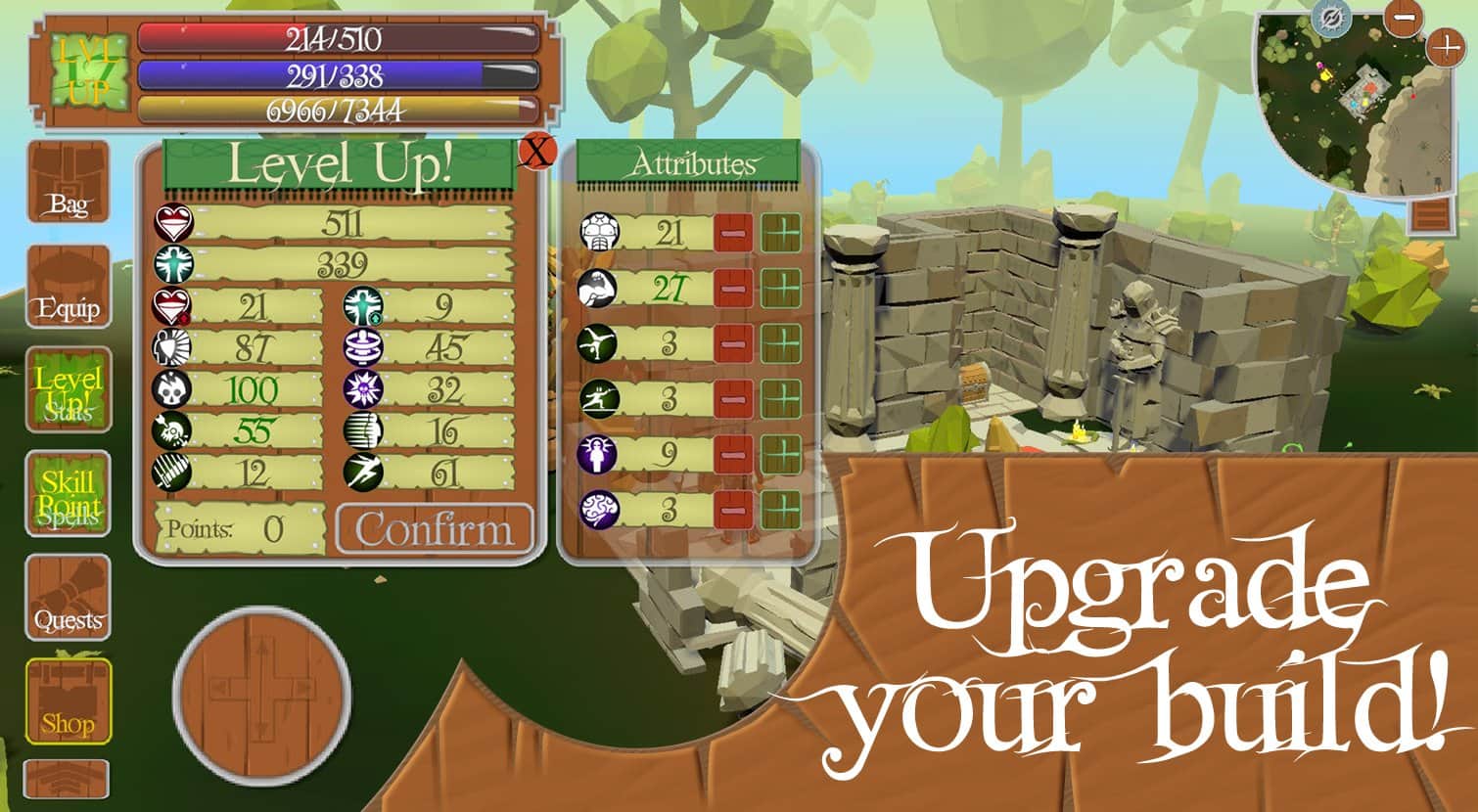This screenshot has height=812, width=1478.
Task: Open the Skill Point Spells menu
Action: pyautogui.click(x=68, y=494)
